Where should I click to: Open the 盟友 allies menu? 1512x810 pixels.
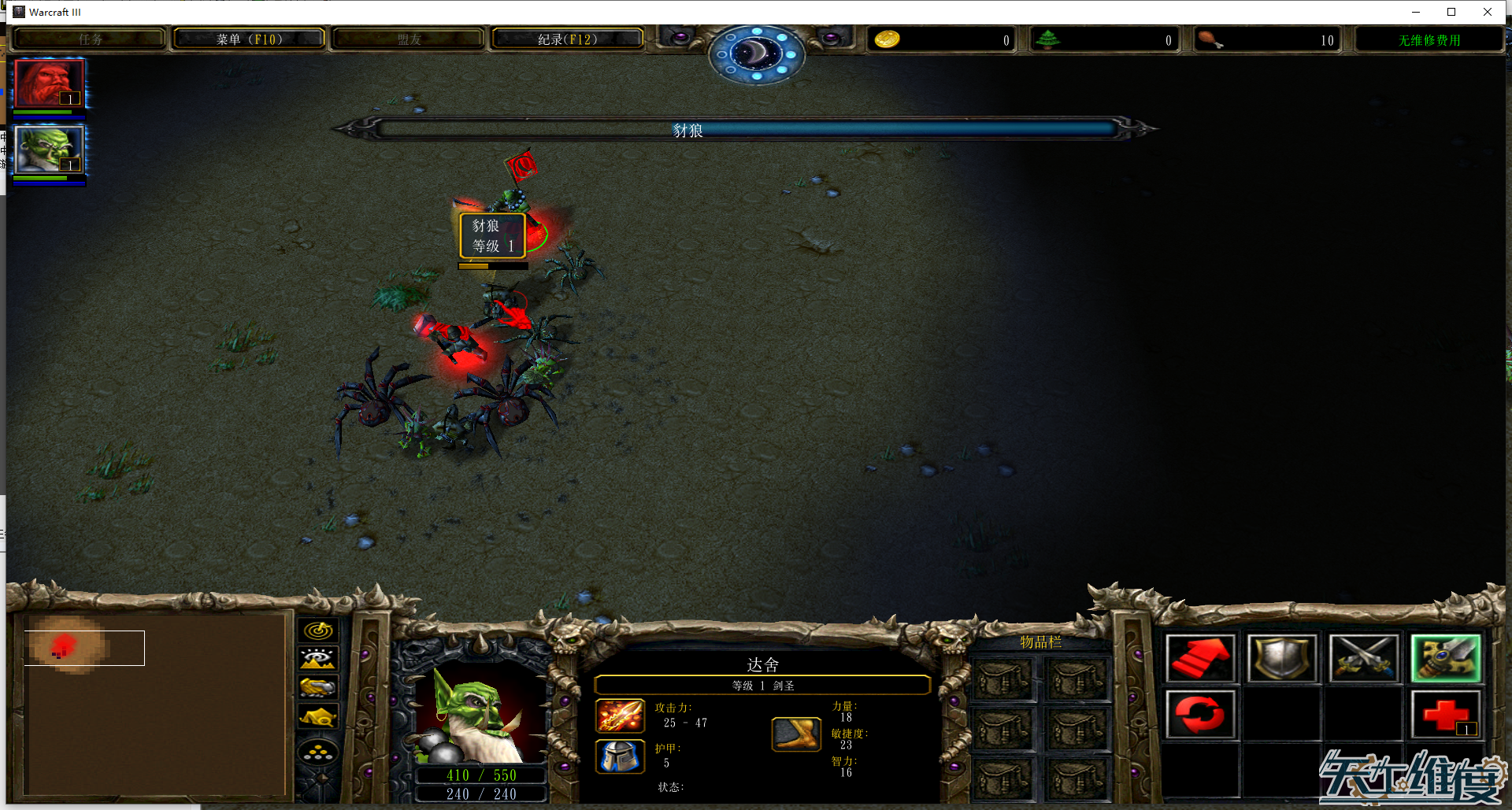coord(408,39)
